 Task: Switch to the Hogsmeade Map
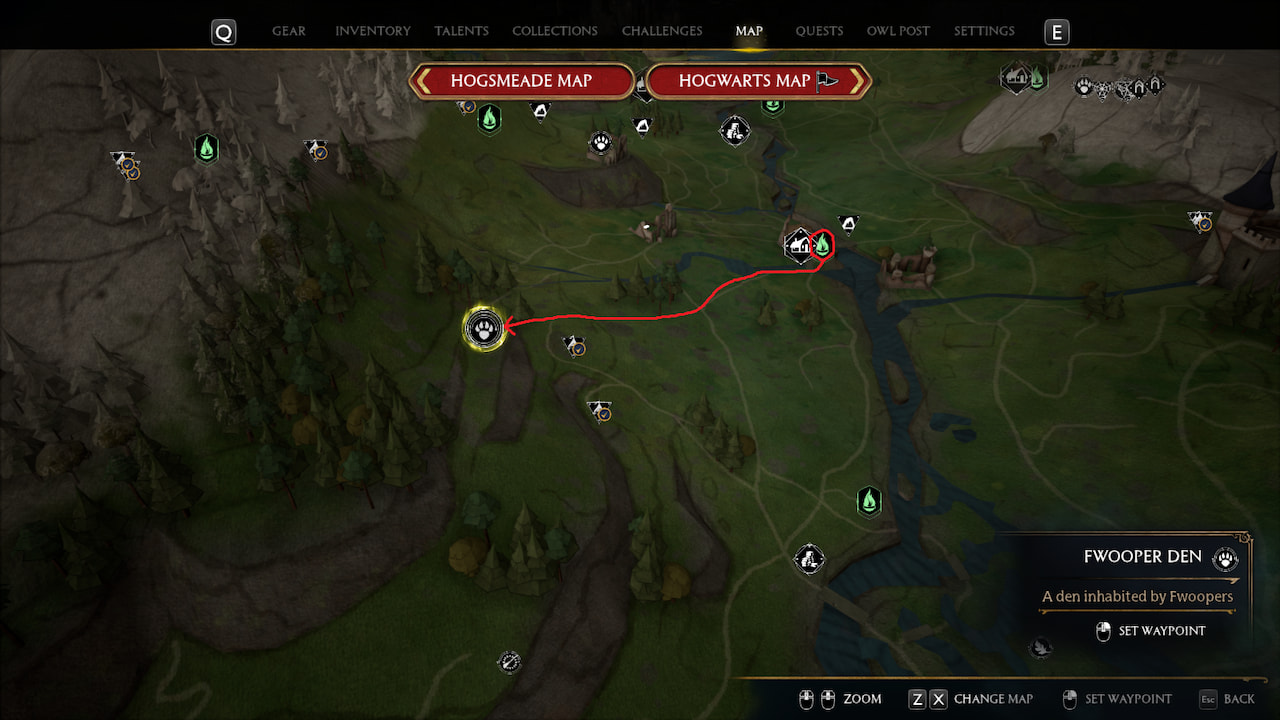521,81
